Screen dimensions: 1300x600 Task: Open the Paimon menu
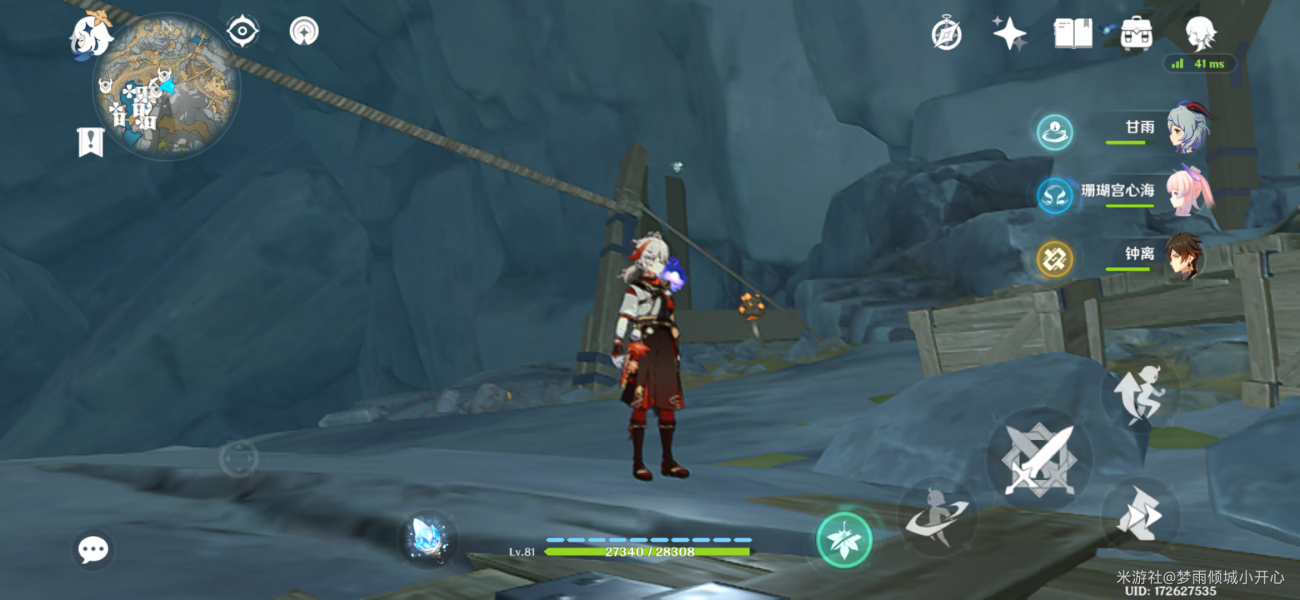(x=91, y=35)
